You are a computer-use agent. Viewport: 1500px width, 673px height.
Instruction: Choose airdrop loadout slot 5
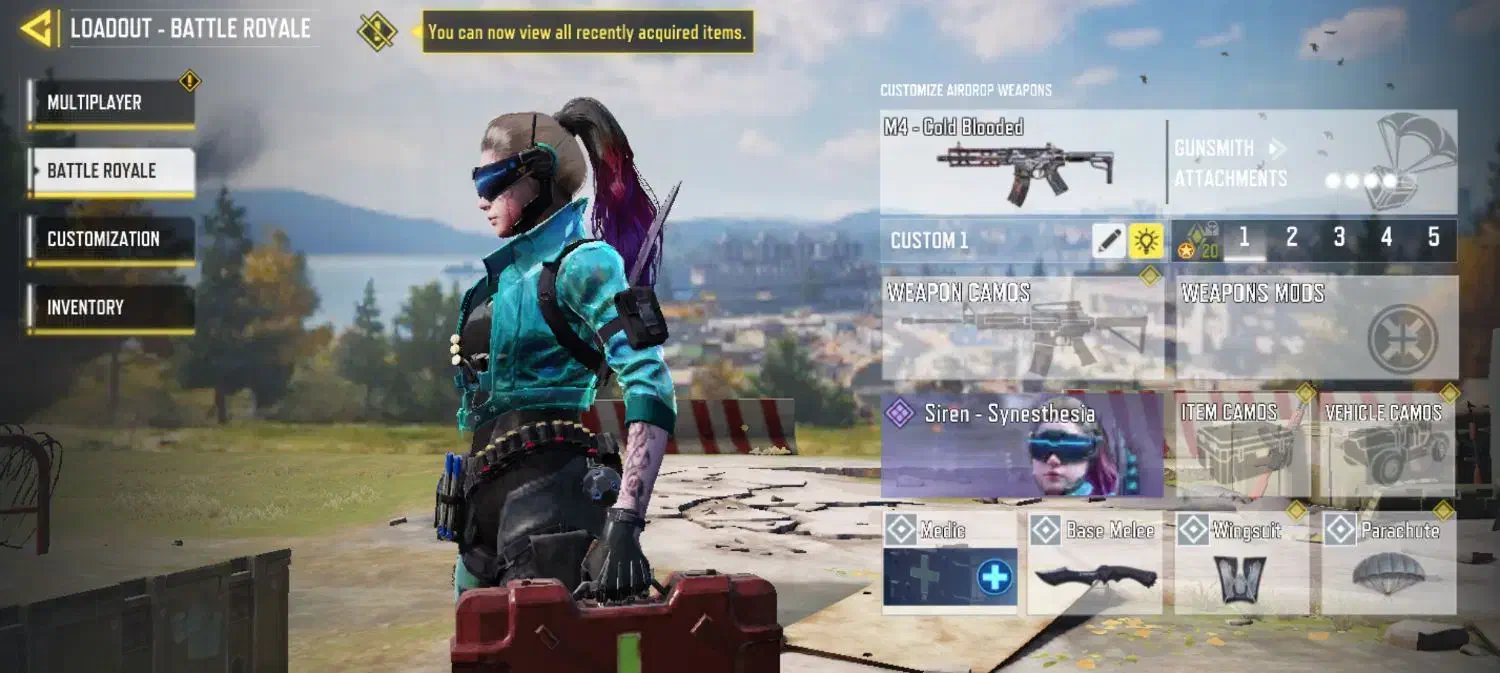coord(1433,238)
